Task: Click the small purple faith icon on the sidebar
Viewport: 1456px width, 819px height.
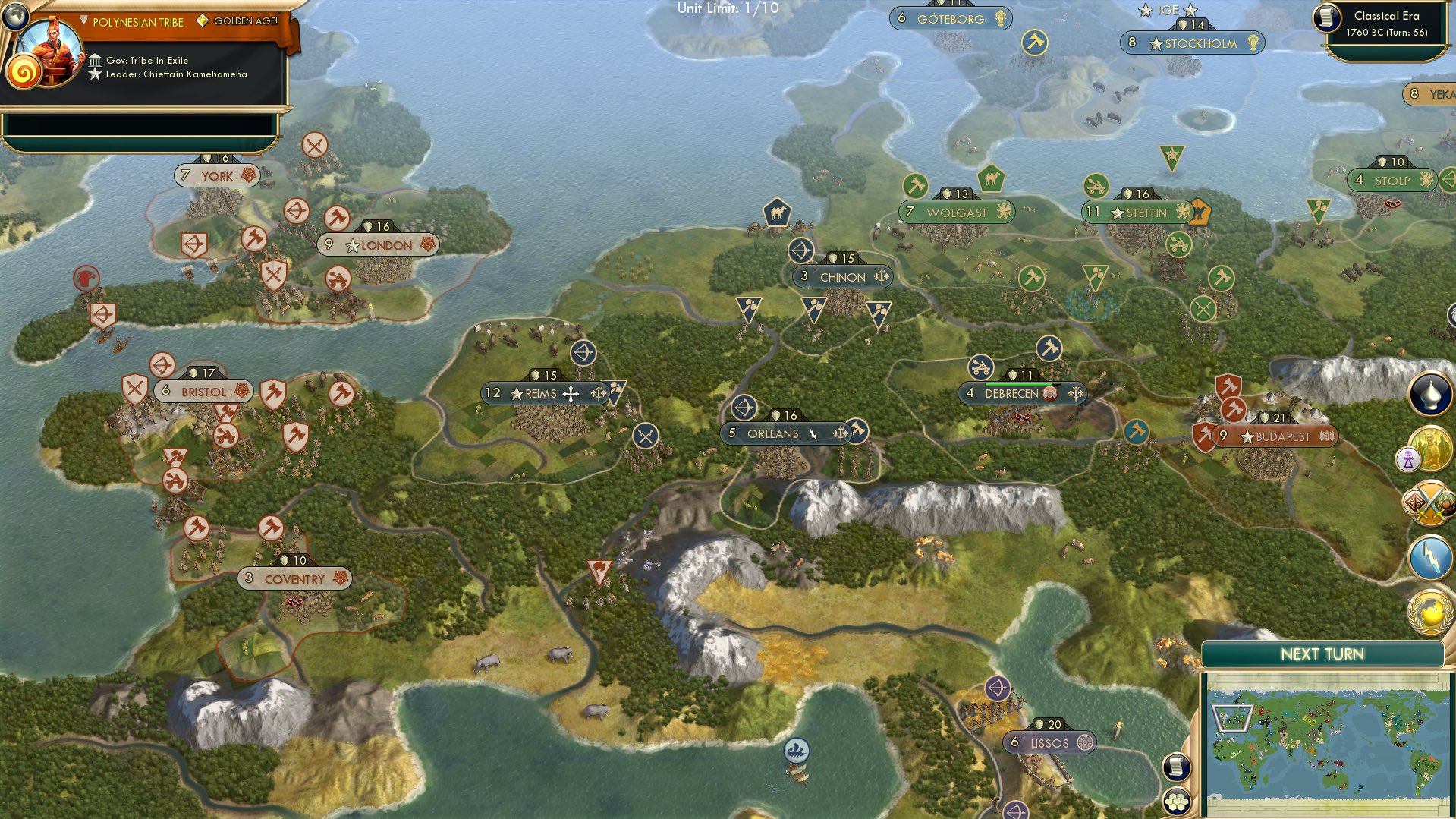Action: [x=1407, y=459]
